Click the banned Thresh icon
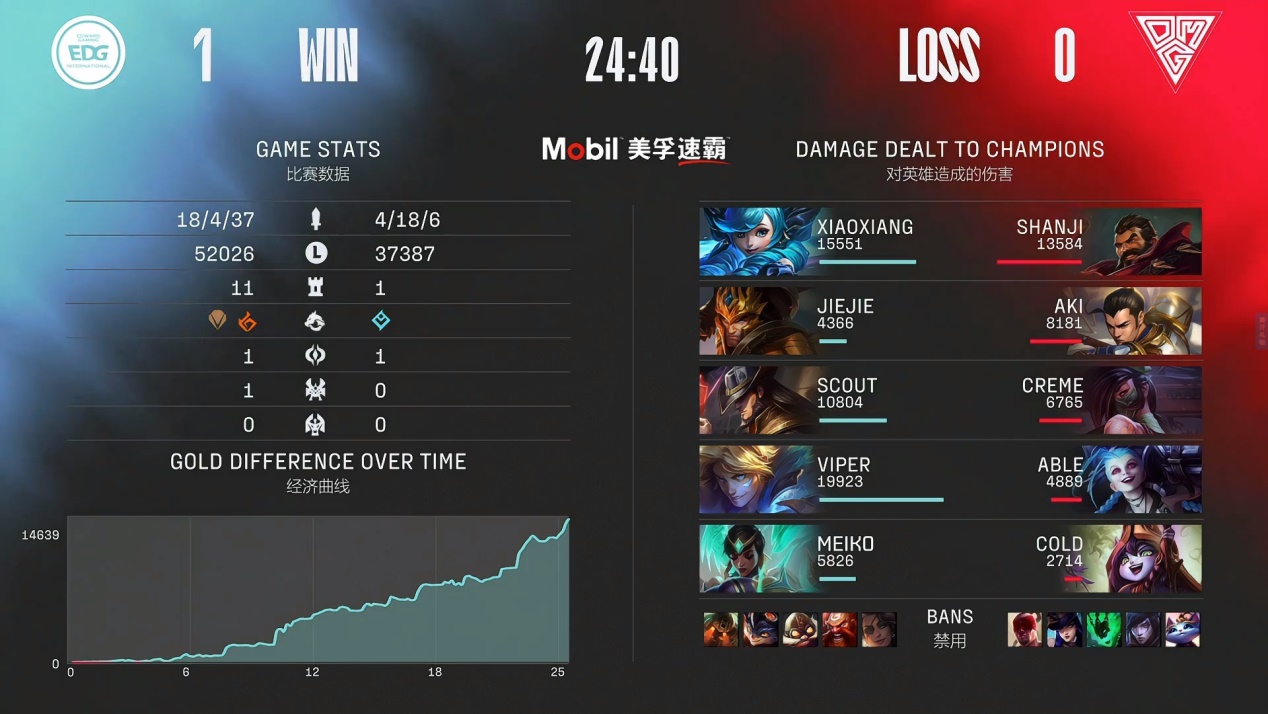The height and width of the screenshot is (714, 1268). tap(1104, 630)
